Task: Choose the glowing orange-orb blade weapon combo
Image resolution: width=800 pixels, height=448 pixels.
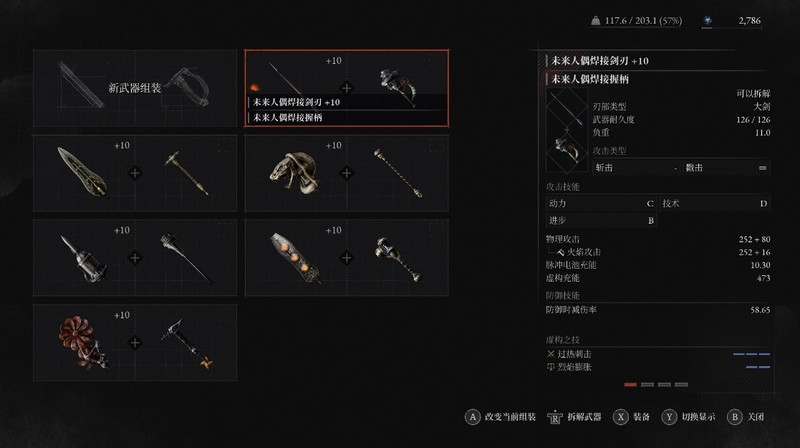Action: pos(347,256)
